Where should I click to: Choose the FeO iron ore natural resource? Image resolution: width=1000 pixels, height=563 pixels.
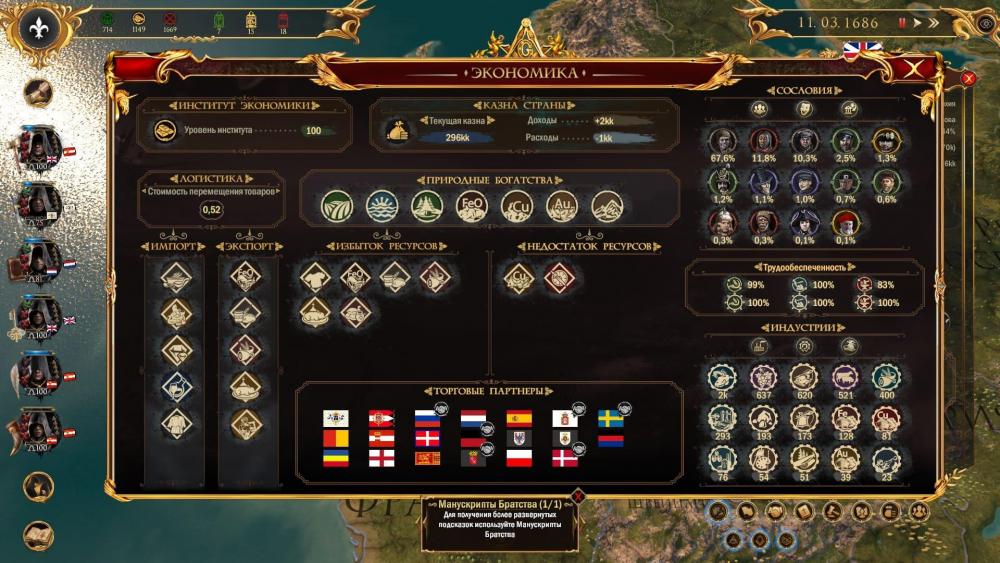[x=472, y=206]
